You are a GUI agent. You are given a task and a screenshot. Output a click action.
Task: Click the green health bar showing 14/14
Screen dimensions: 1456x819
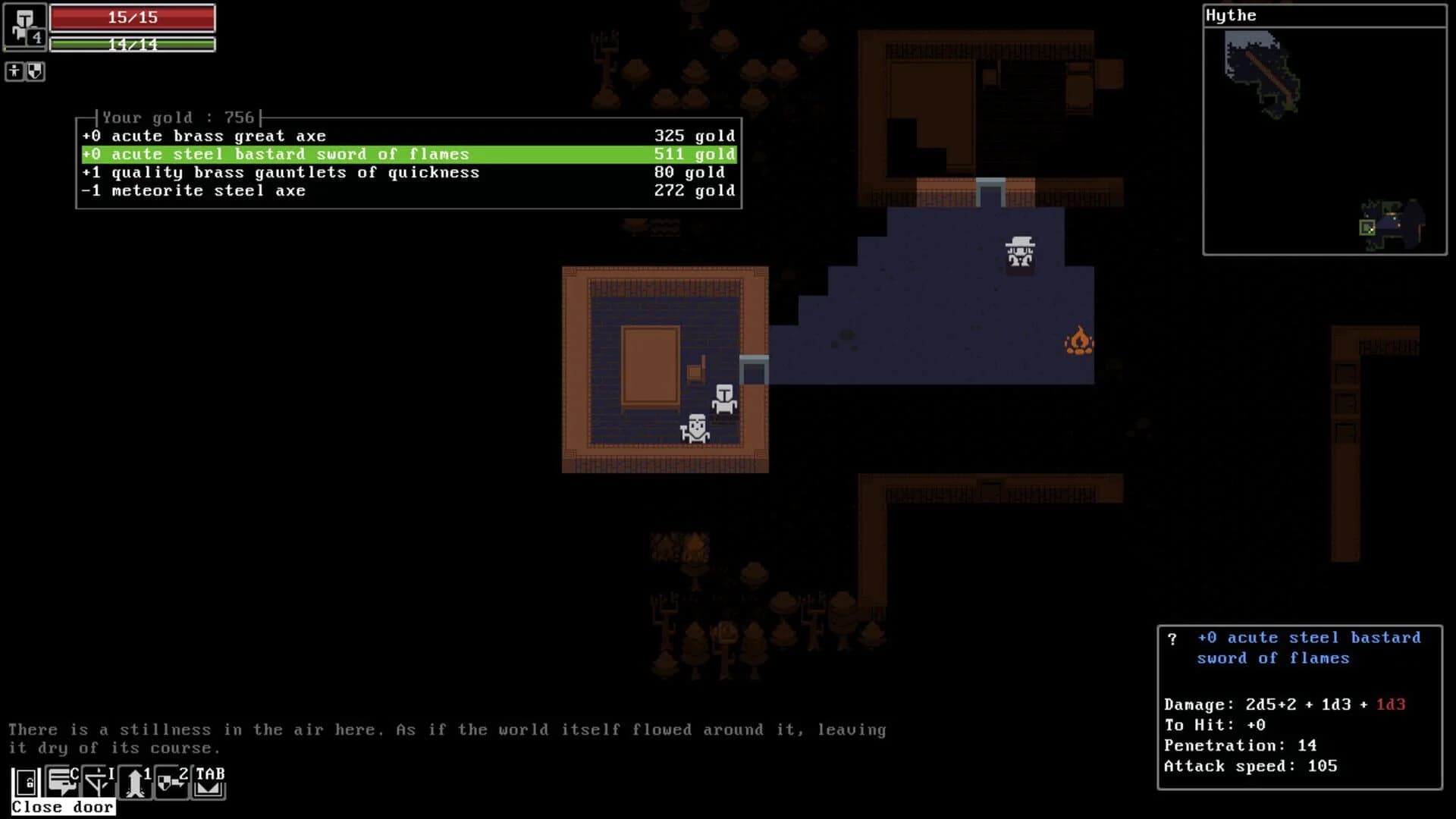point(132,44)
